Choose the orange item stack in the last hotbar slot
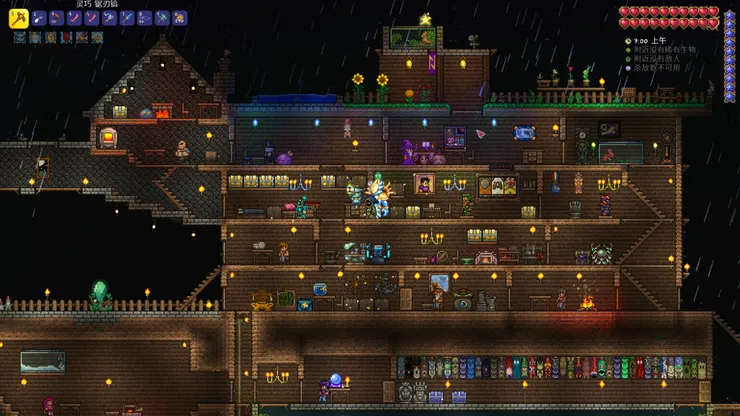The width and height of the screenshot is (740, 416). 180,17
